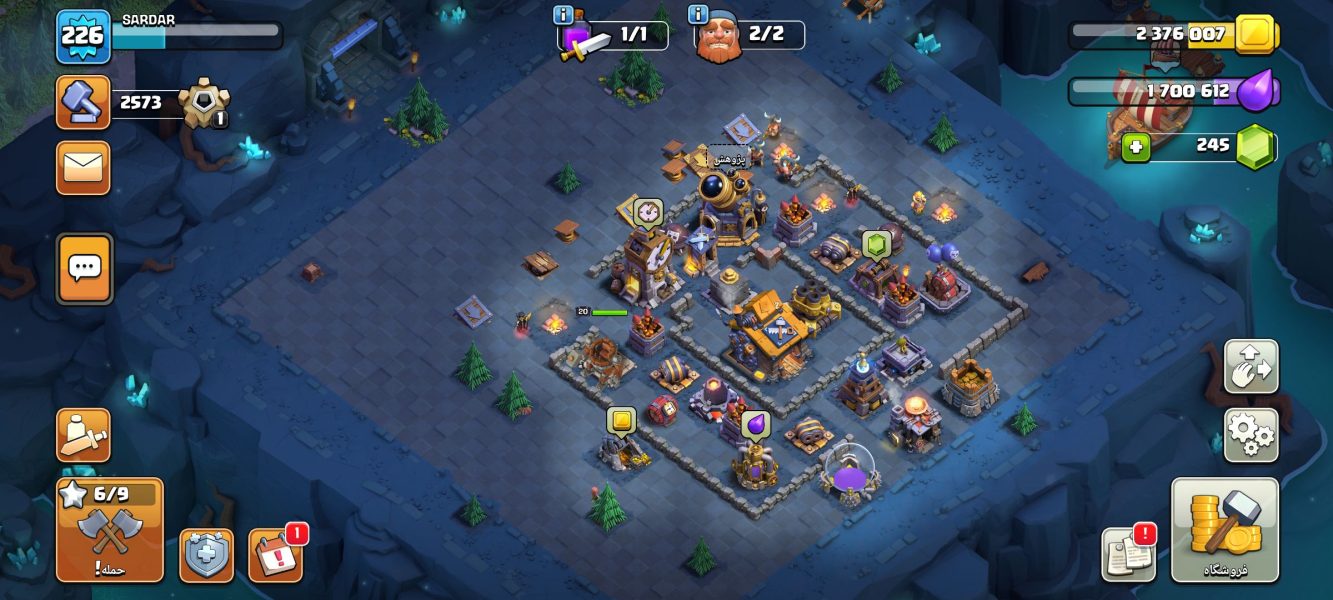This screenshot has height=600, width=1333.
Task: Open the notes list with red alert
Action: [x=1129, y=555]
